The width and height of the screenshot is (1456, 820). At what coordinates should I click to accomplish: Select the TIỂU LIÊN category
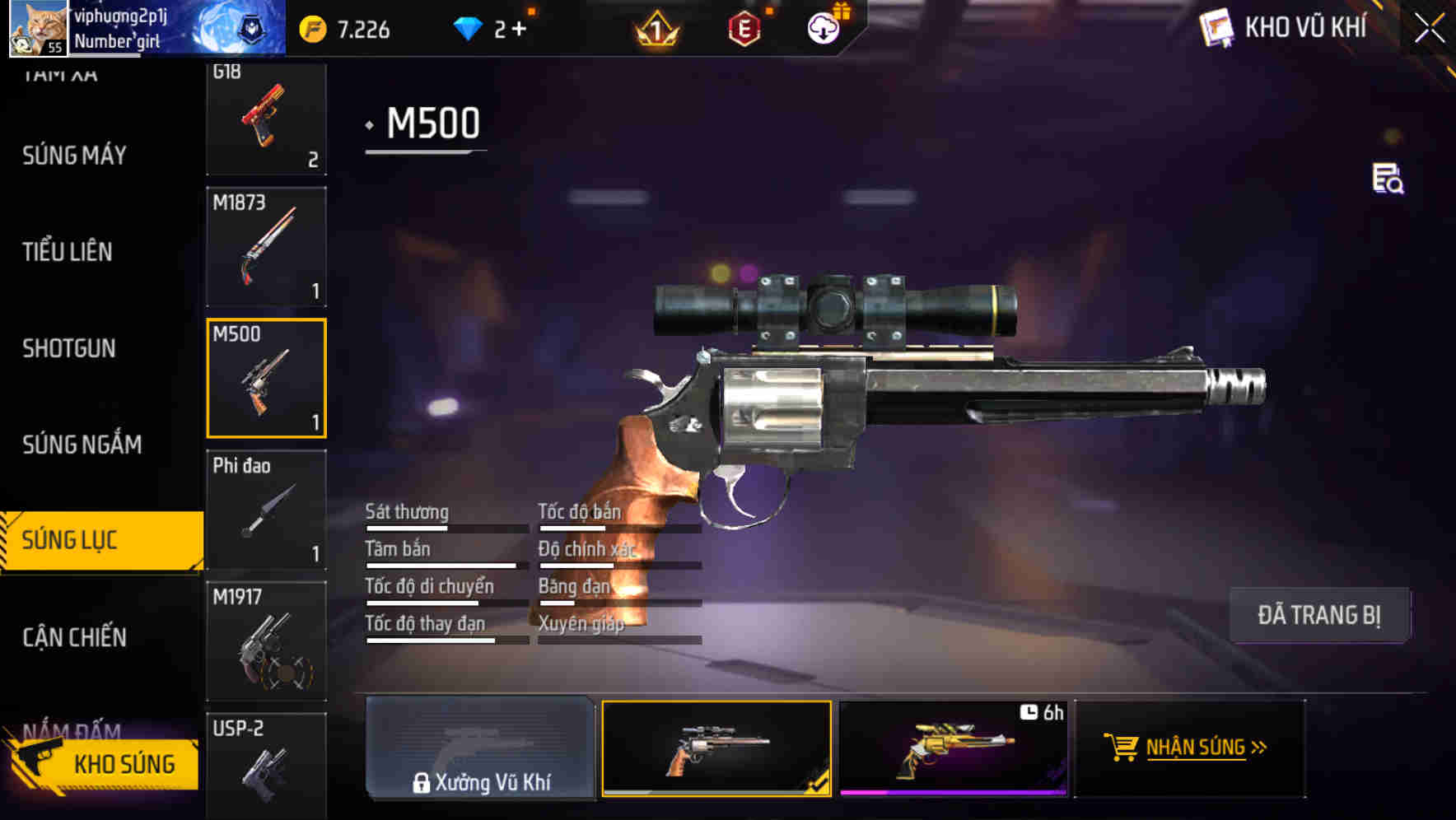coord(67,252)
